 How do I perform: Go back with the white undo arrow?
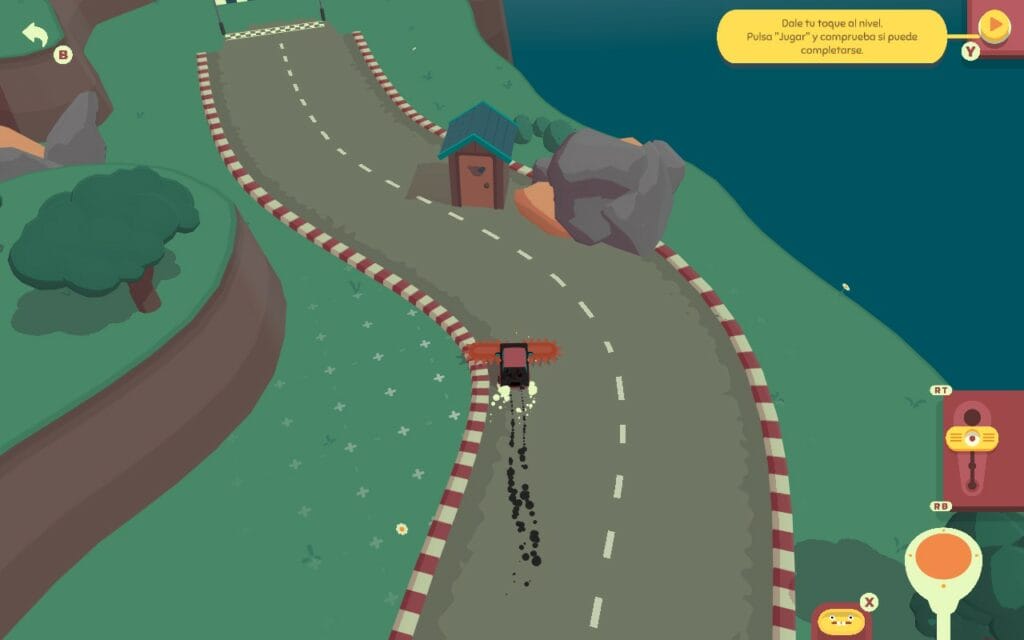36,35
